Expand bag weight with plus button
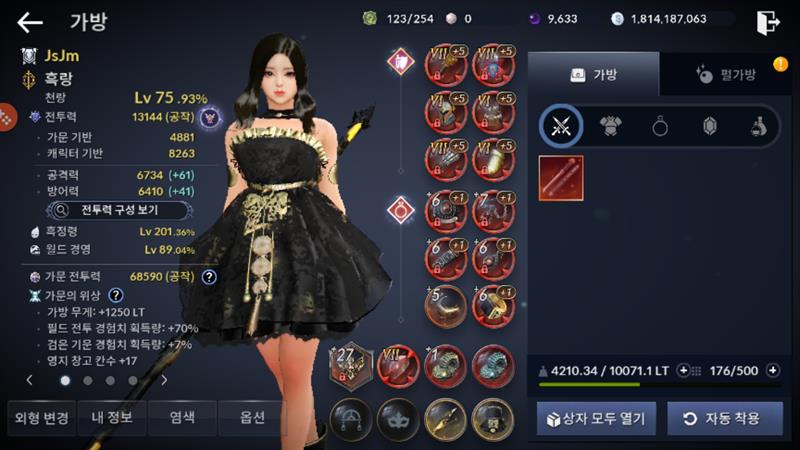 [683, 370]
